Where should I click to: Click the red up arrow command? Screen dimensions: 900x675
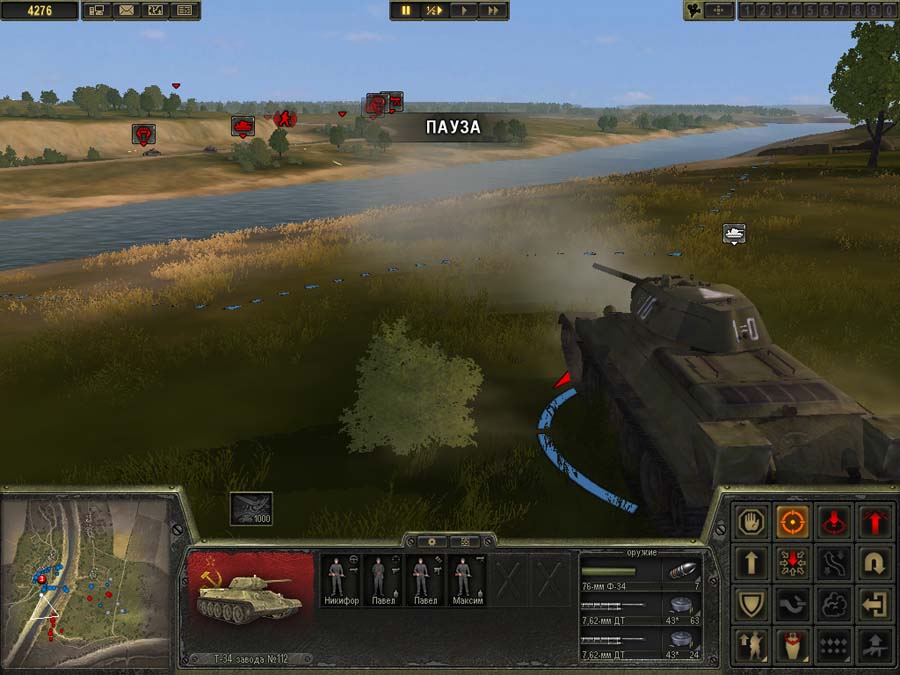tap(874, 522)
